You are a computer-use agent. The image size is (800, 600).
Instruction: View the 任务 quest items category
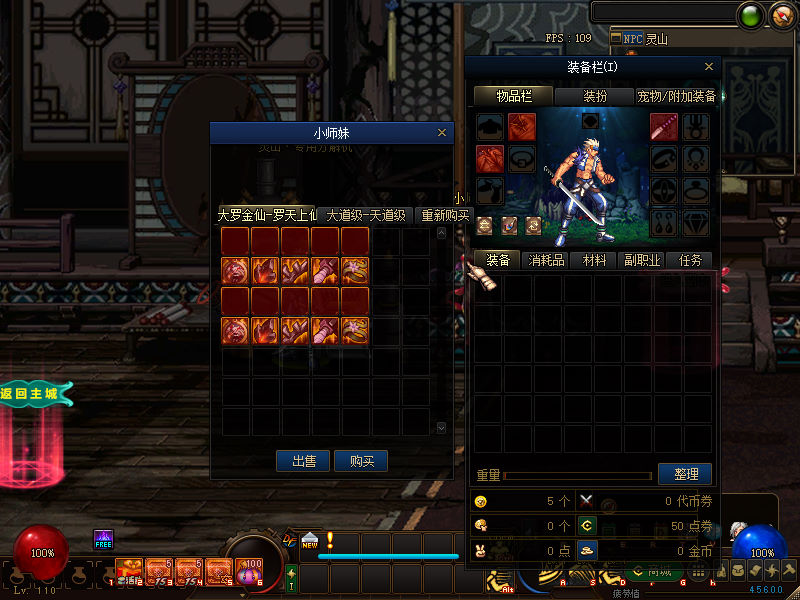690,260
